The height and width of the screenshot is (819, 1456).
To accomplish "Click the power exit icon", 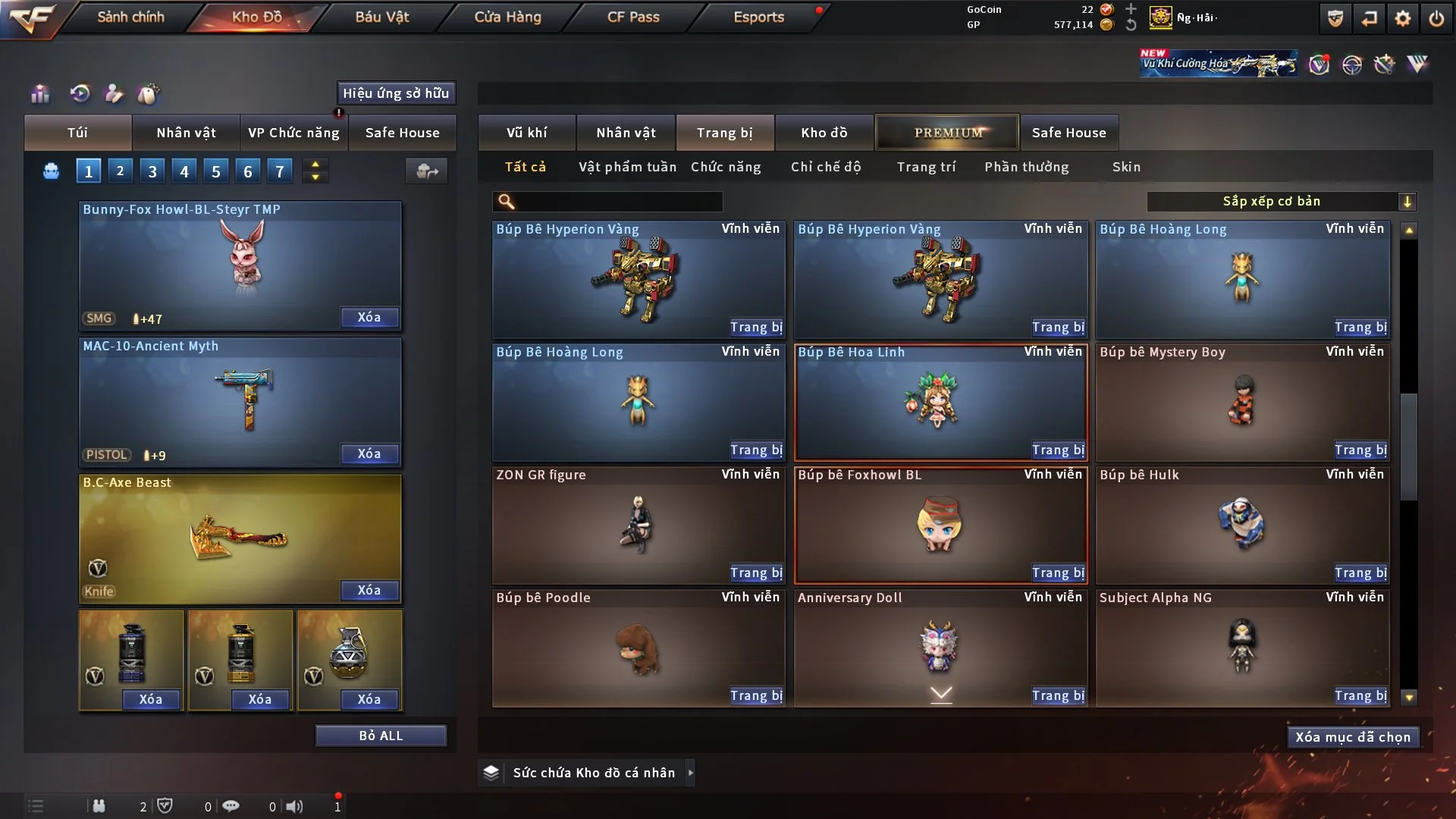I will point(1436,18).
